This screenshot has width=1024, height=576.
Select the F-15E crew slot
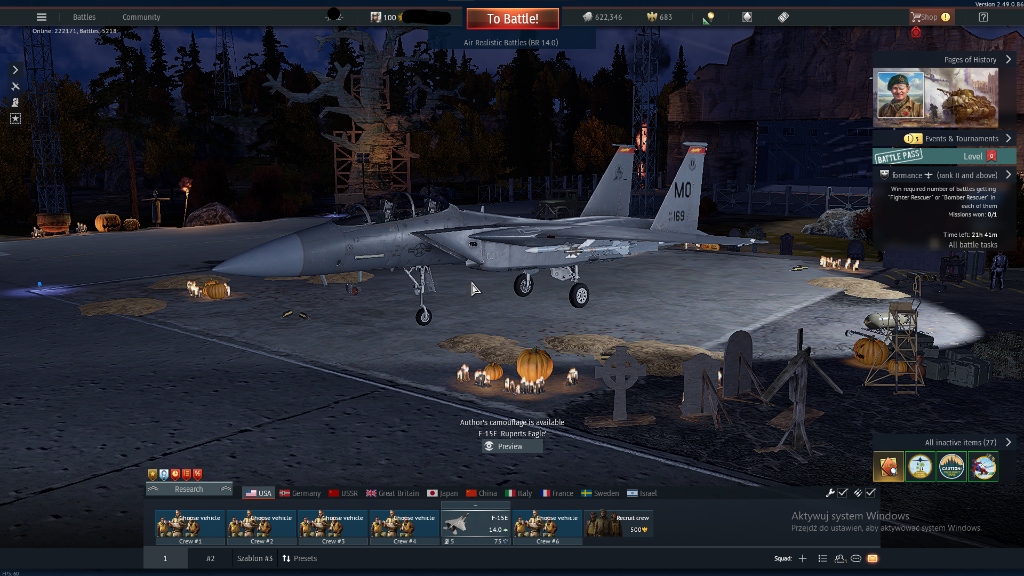click(x=476, y=525)
